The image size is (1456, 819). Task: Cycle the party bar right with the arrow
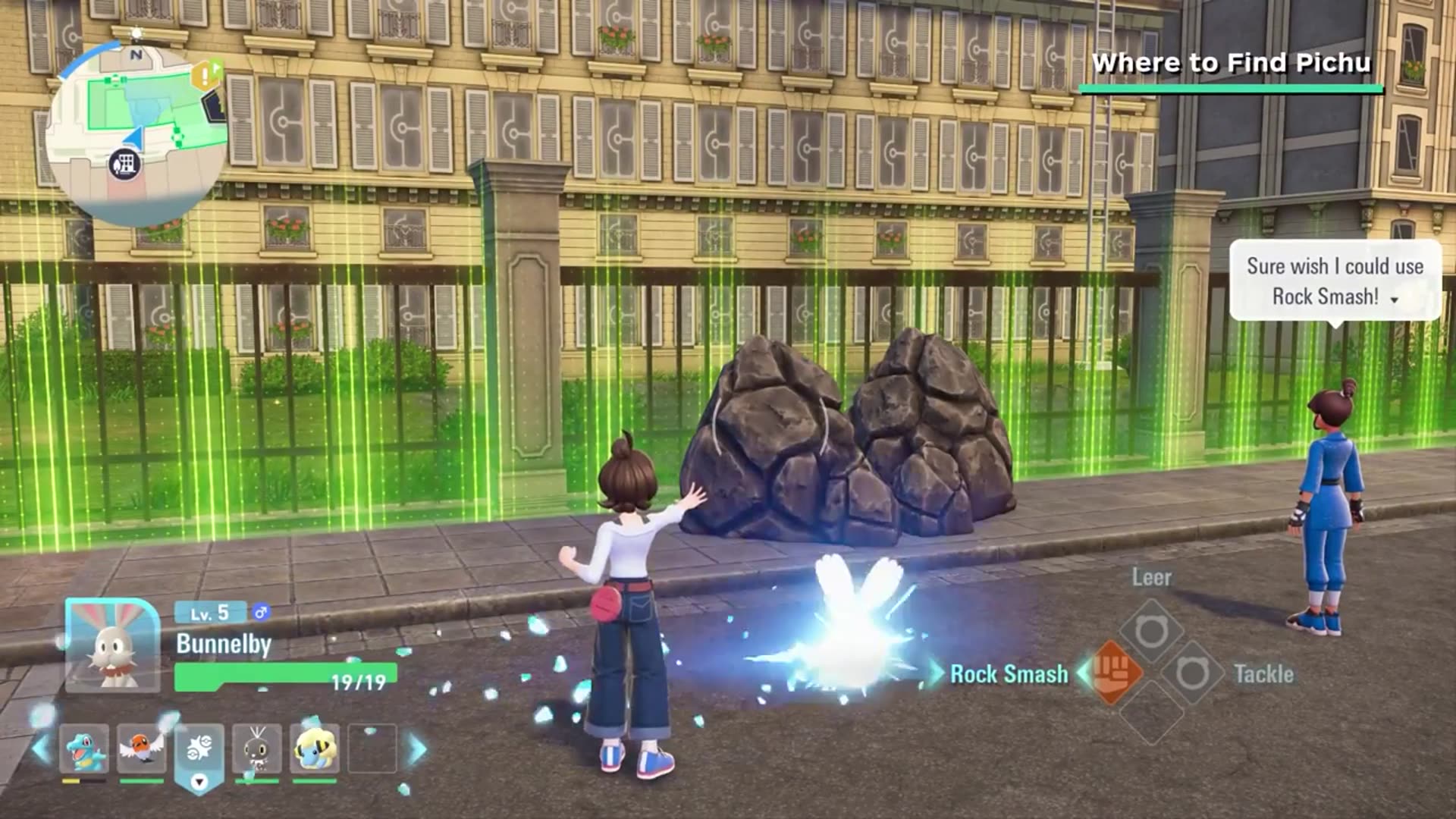coord(417,749)
